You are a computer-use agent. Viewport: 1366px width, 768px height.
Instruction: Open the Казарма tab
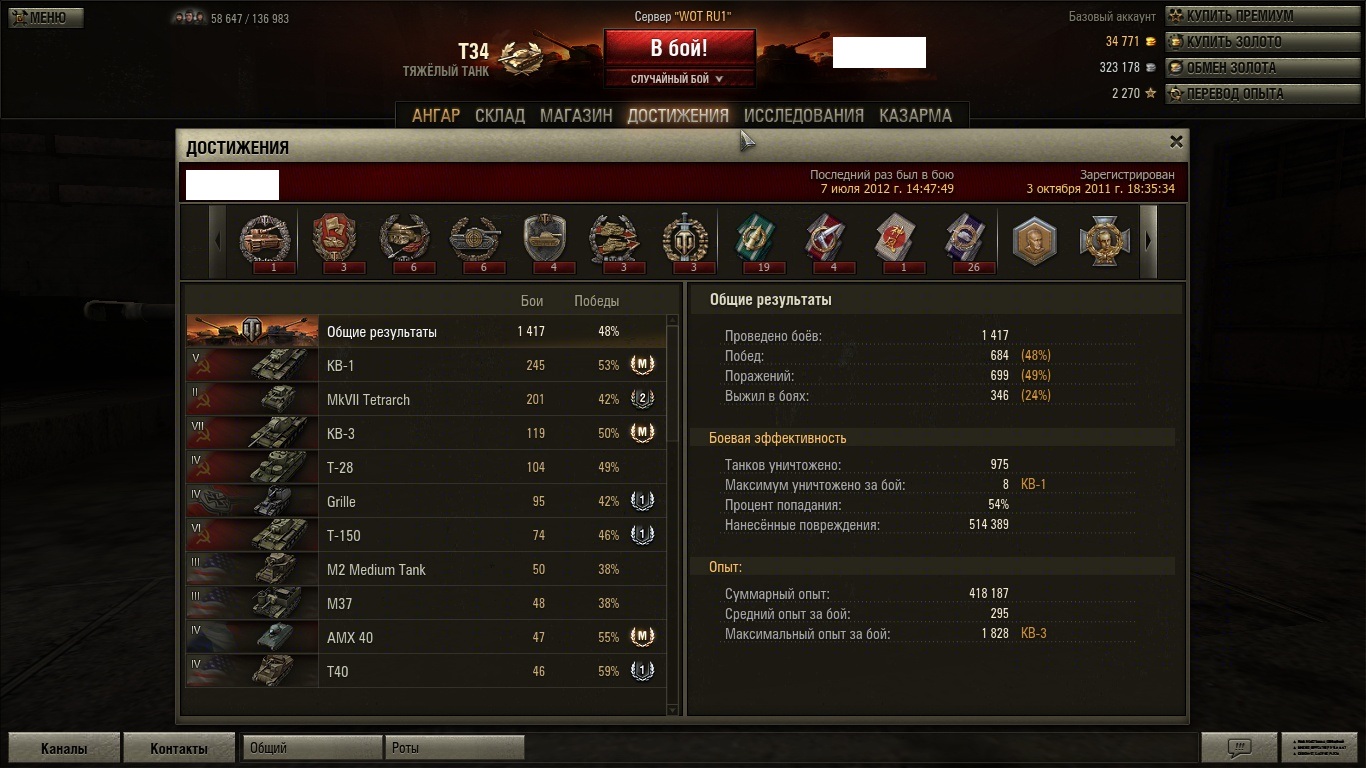915,116
